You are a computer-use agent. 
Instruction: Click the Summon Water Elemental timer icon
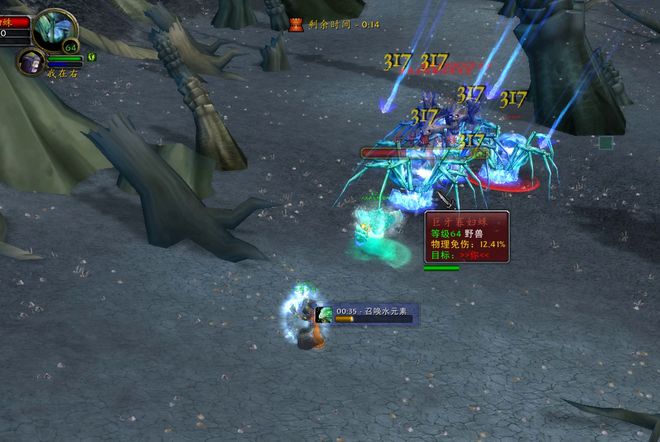tap(325, 314)
